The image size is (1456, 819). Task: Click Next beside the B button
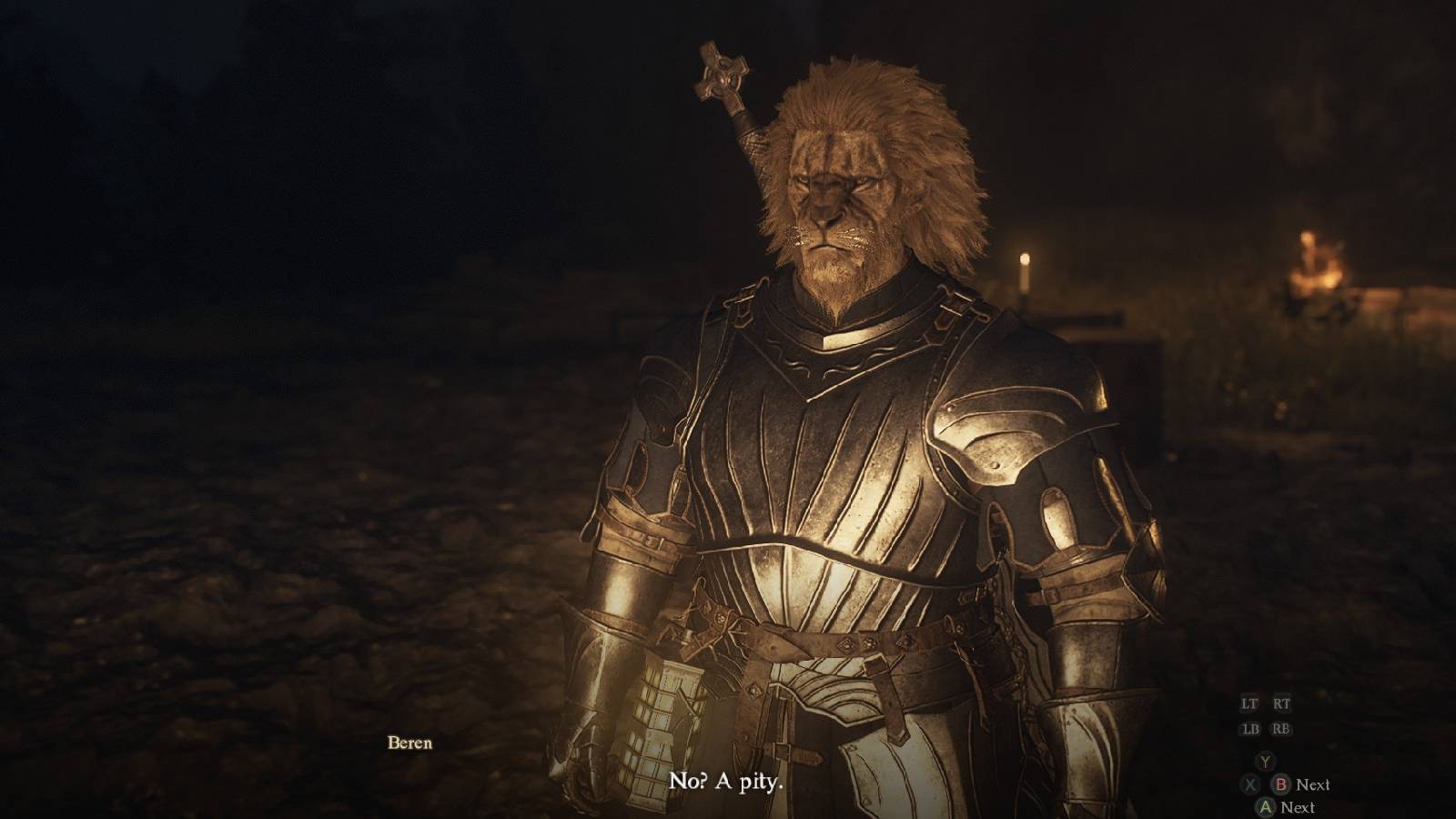[x=1313, y=784]
